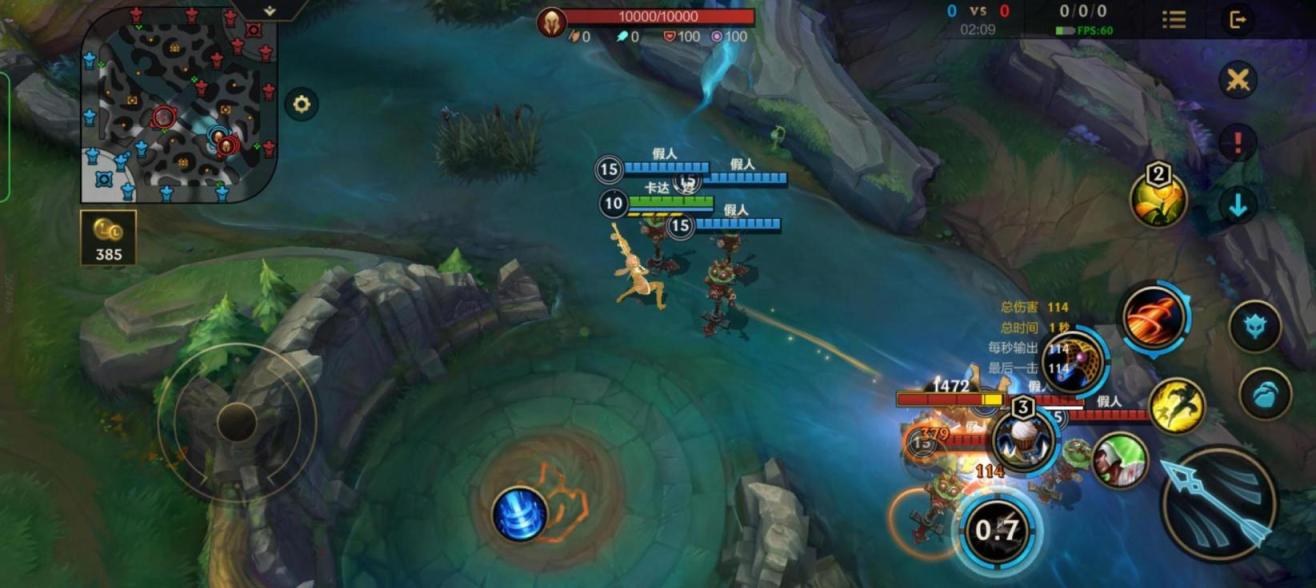Screen dimensions: 1316x588
Task: Open the minimap
Action: [178, 103]
